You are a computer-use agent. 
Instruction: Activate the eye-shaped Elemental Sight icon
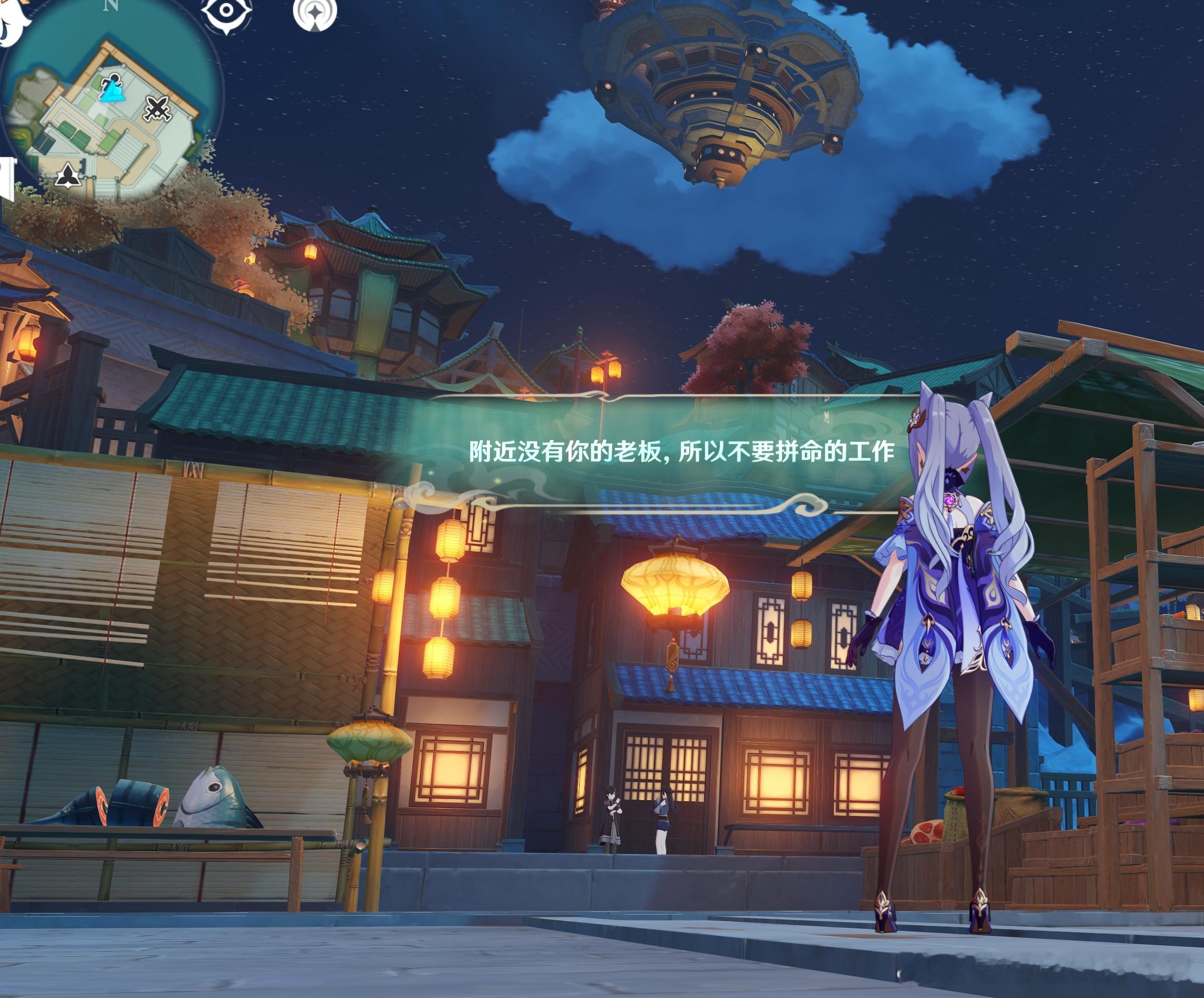pos(226,12)
